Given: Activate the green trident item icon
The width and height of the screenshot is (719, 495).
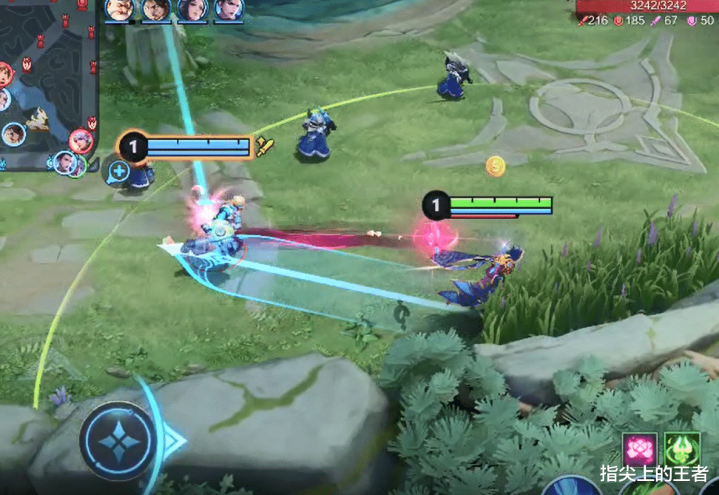Looking at the screenshot, I should (684, 449).
